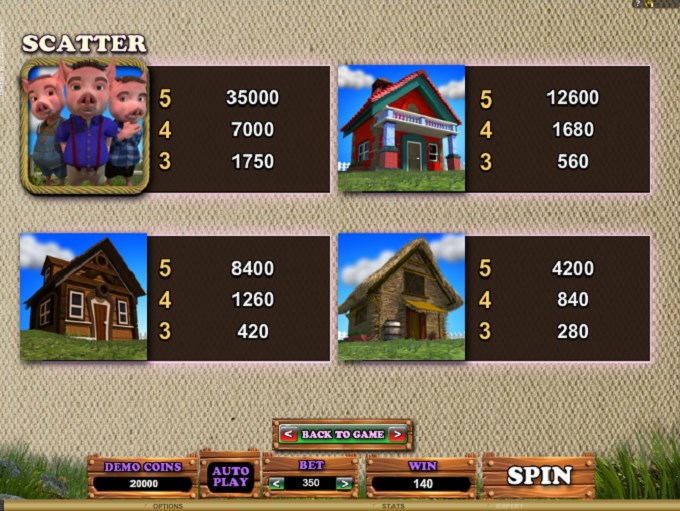
Task: Spin the reels
Action: point(539,476)
